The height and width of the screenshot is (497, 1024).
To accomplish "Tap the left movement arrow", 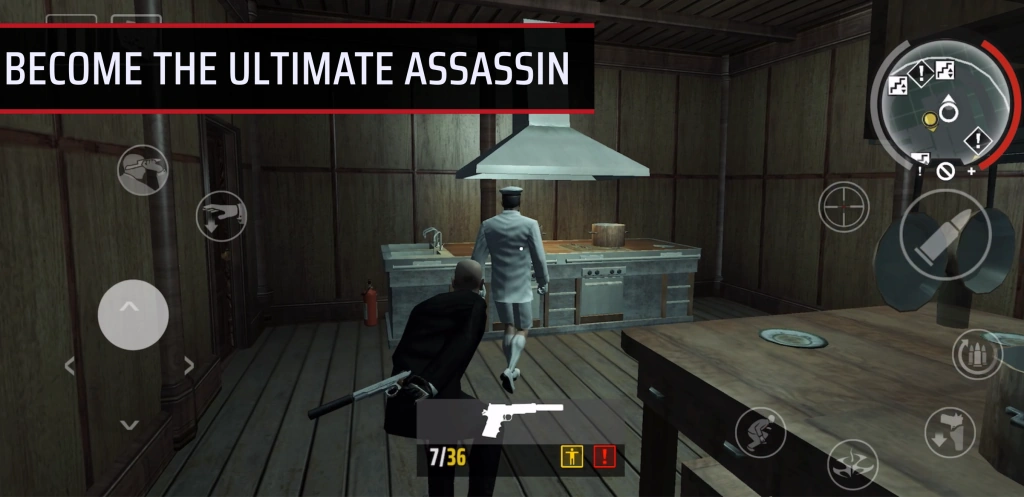I will point(70,366).
